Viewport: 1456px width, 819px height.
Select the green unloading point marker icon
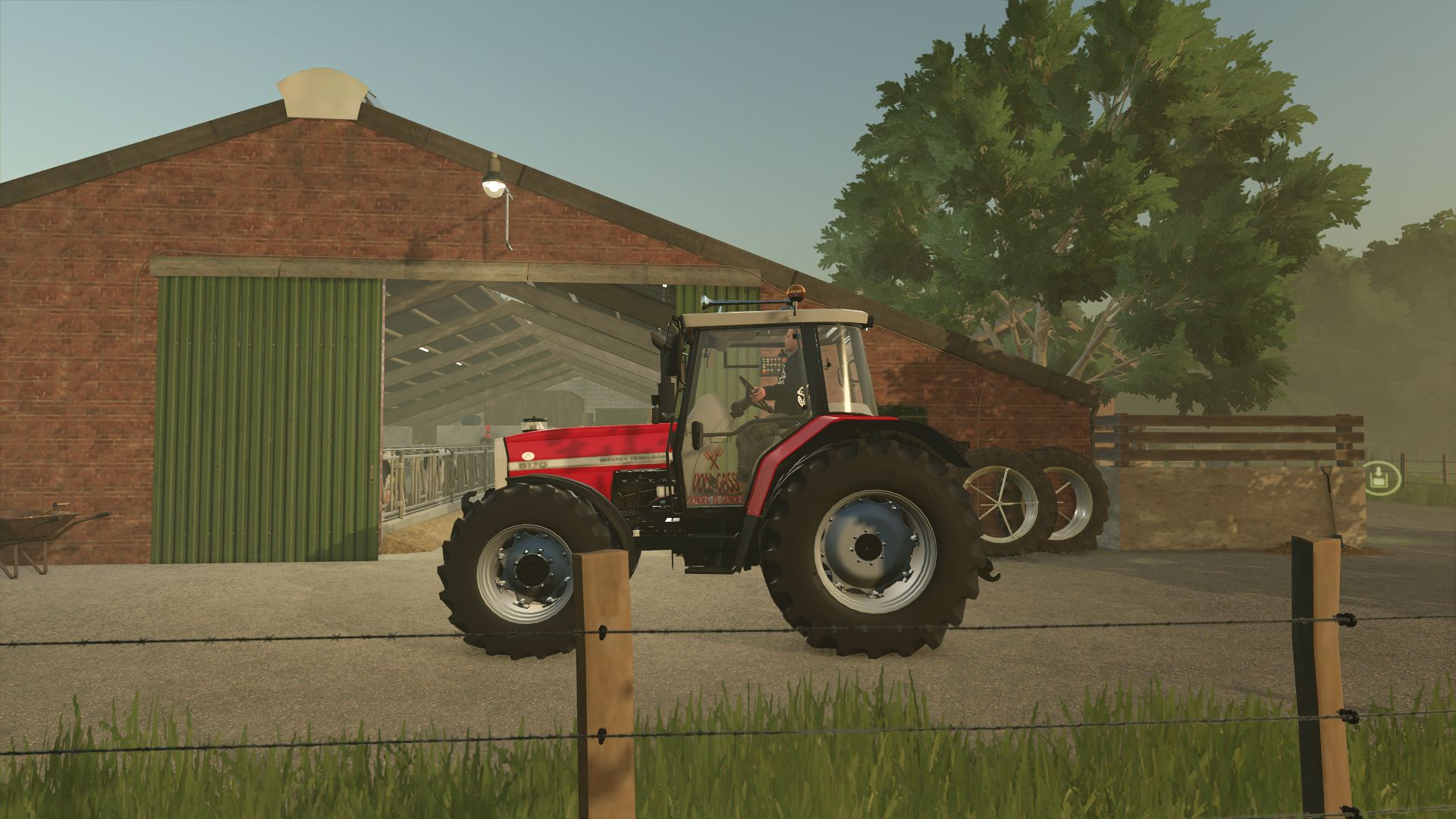point(1377,478)
